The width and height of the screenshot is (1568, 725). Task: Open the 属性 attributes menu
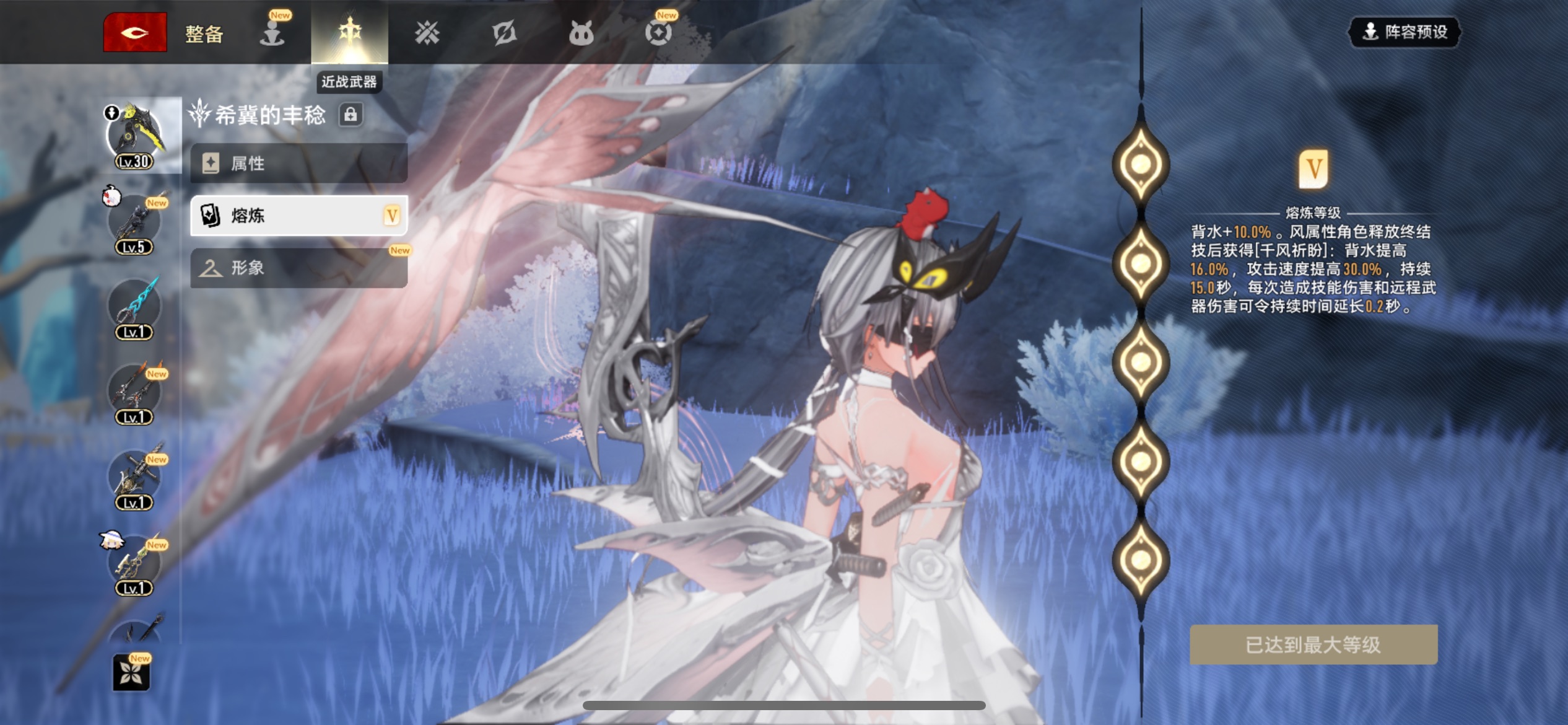298,164
